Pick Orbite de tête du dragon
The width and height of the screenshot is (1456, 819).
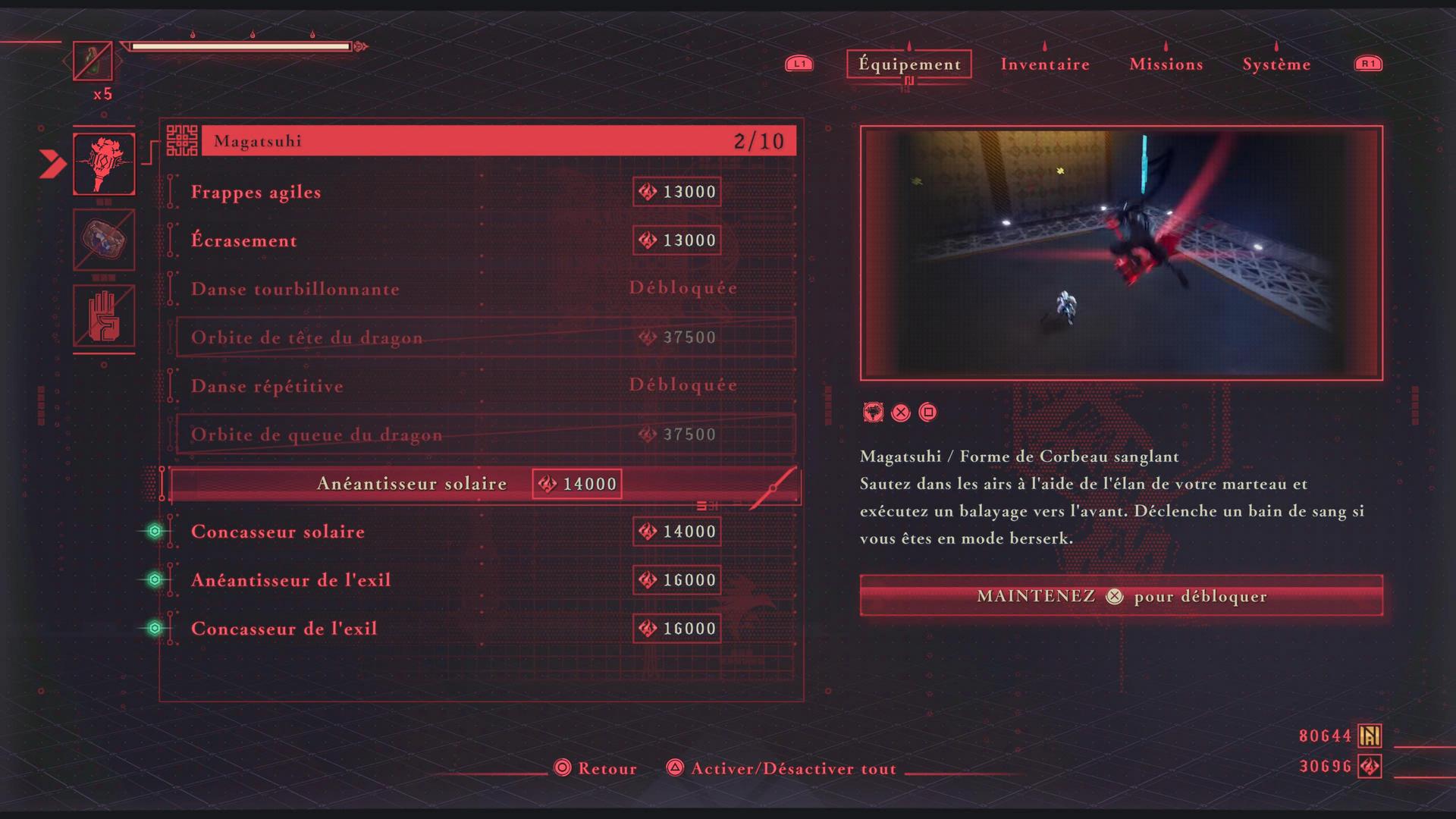click(307, 337)
